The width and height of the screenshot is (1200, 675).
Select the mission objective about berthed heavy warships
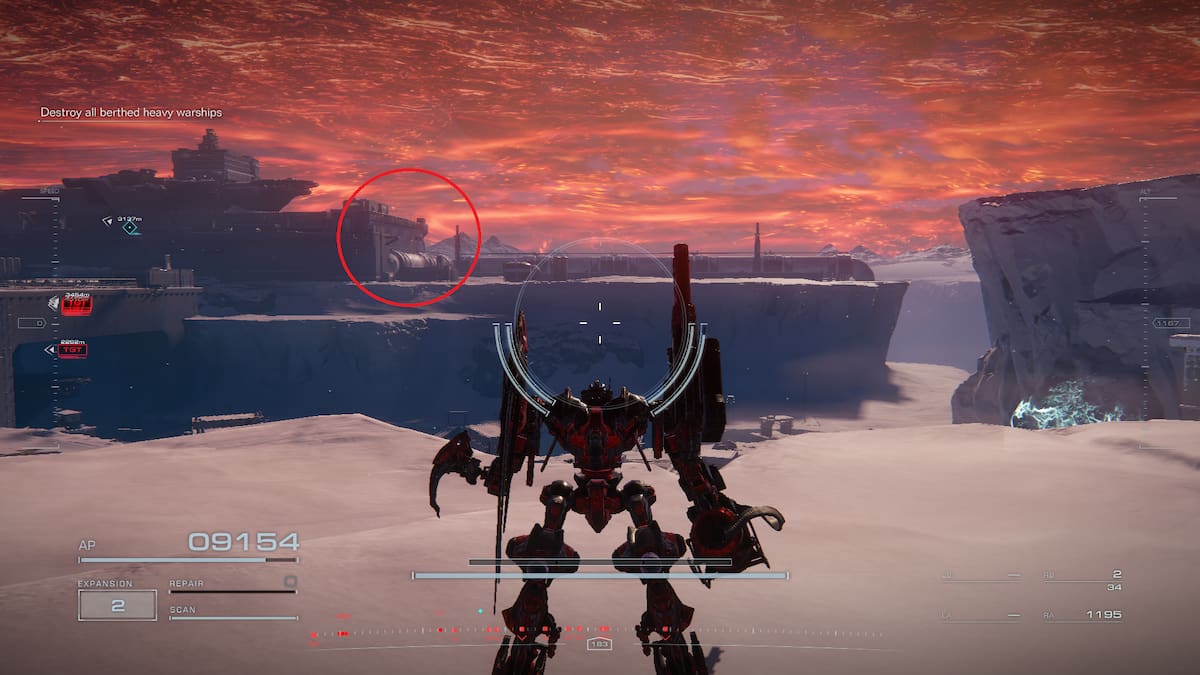coord(131,113)
